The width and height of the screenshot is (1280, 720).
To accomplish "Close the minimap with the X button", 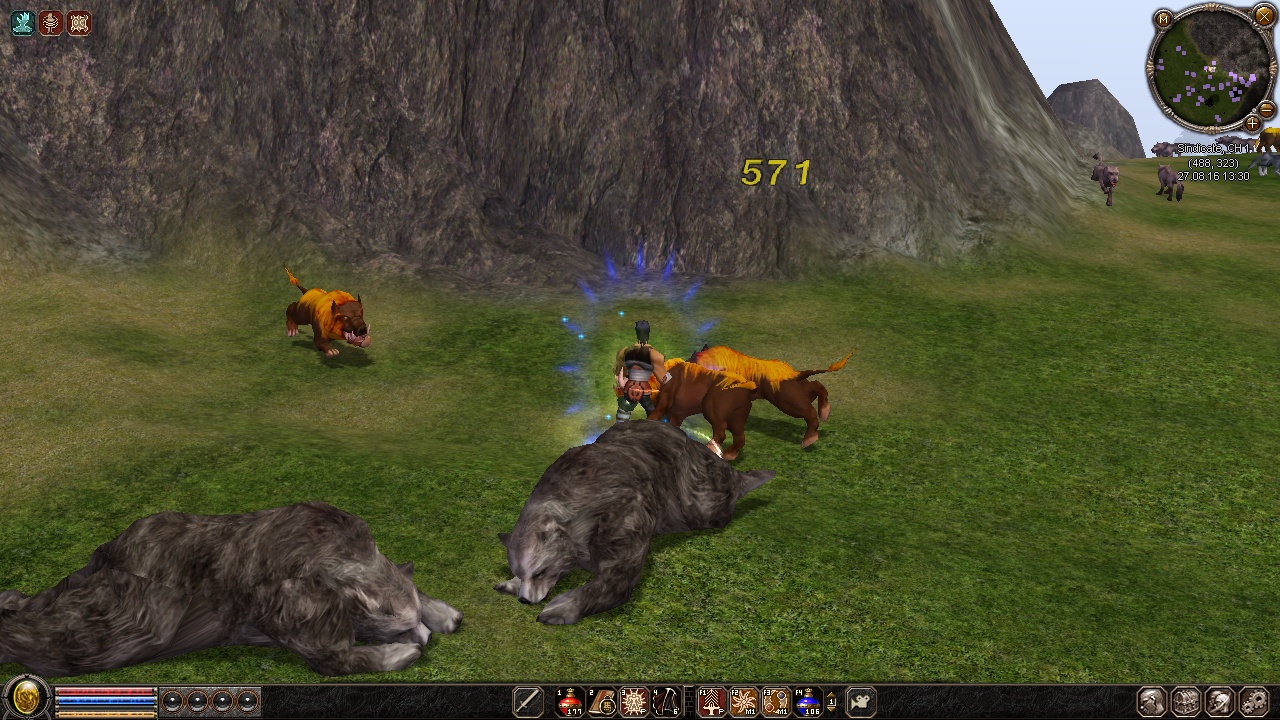I will click(1263, 17).
